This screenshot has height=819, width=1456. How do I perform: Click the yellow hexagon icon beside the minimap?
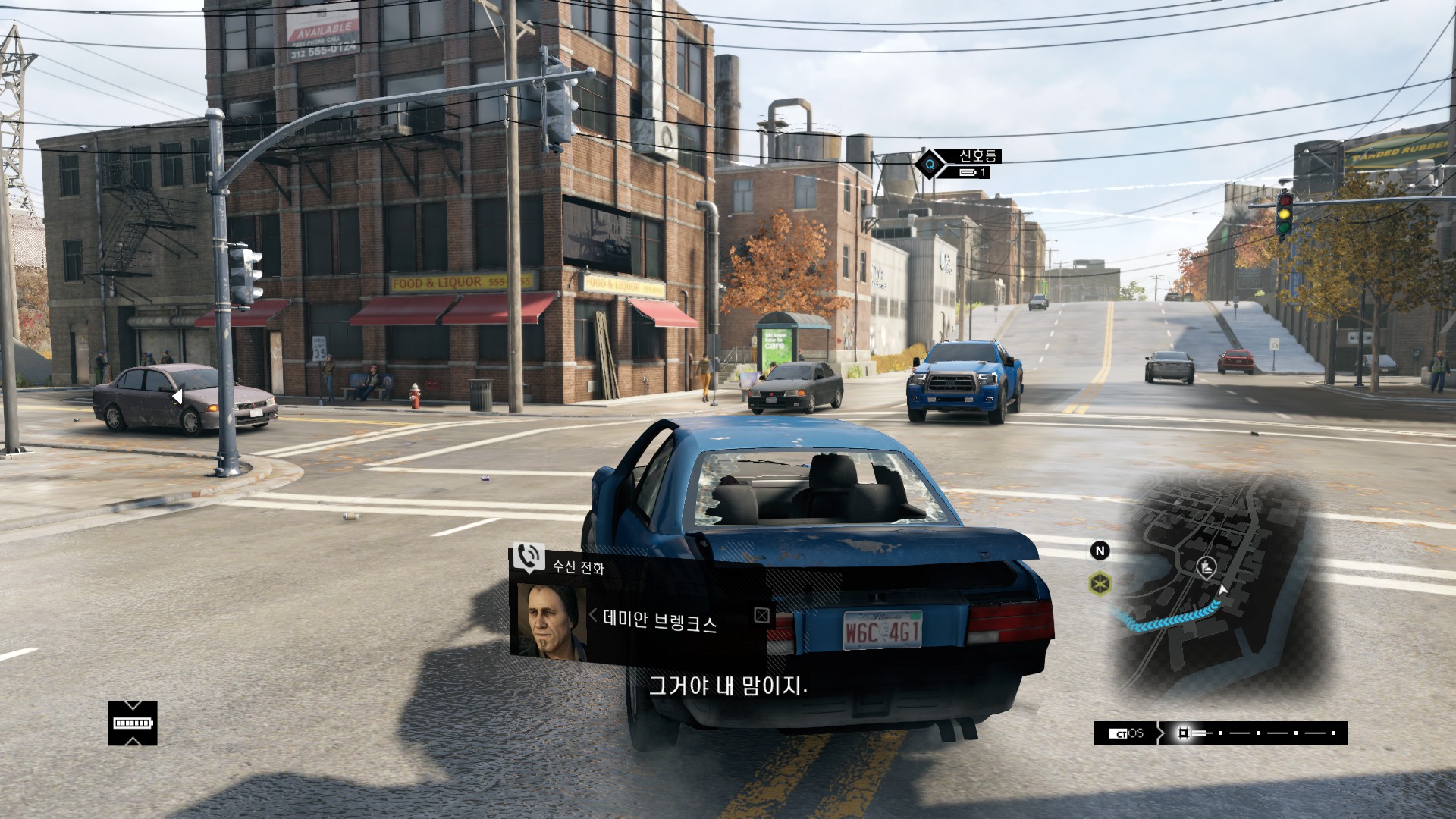[1100, 584]
